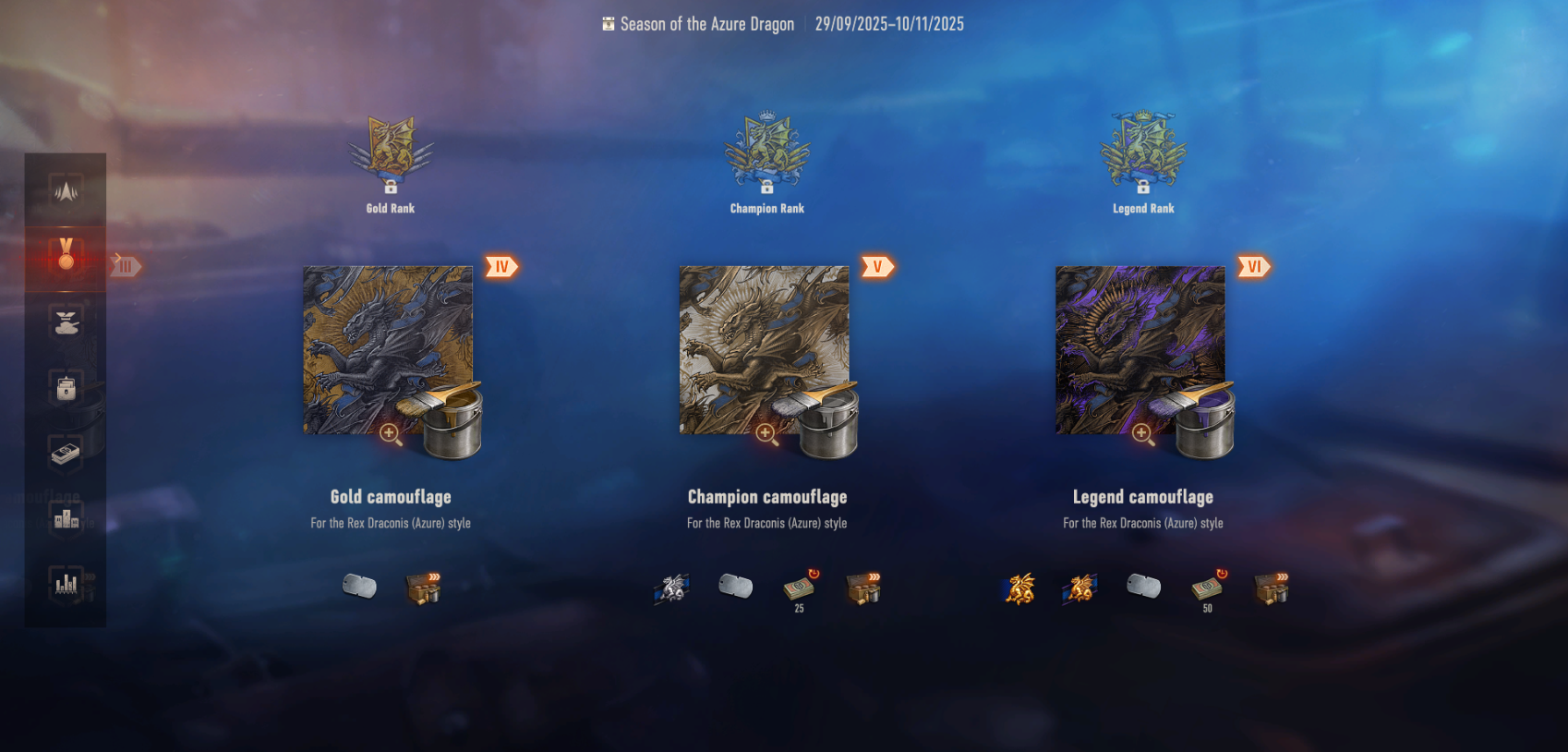
Task: Click the Gold Rank emblem
Action: tap(391, 150)
